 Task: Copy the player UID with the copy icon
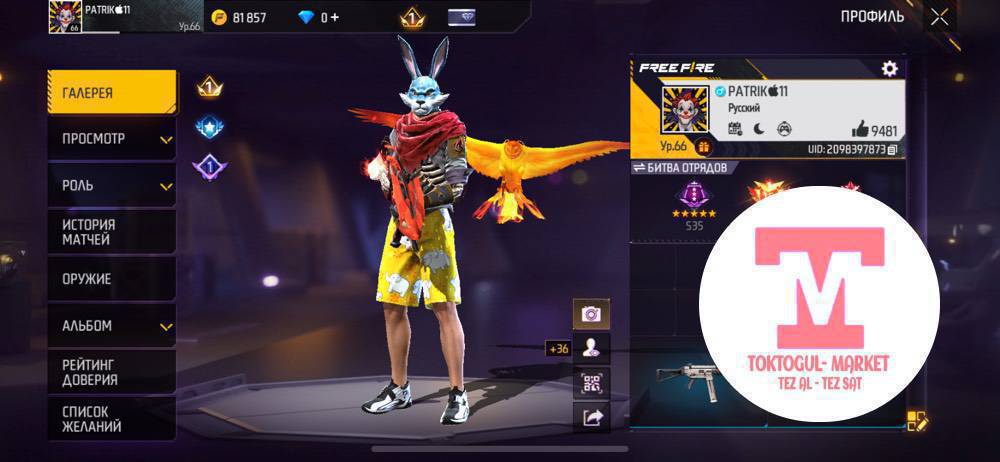tap(892, 149)
